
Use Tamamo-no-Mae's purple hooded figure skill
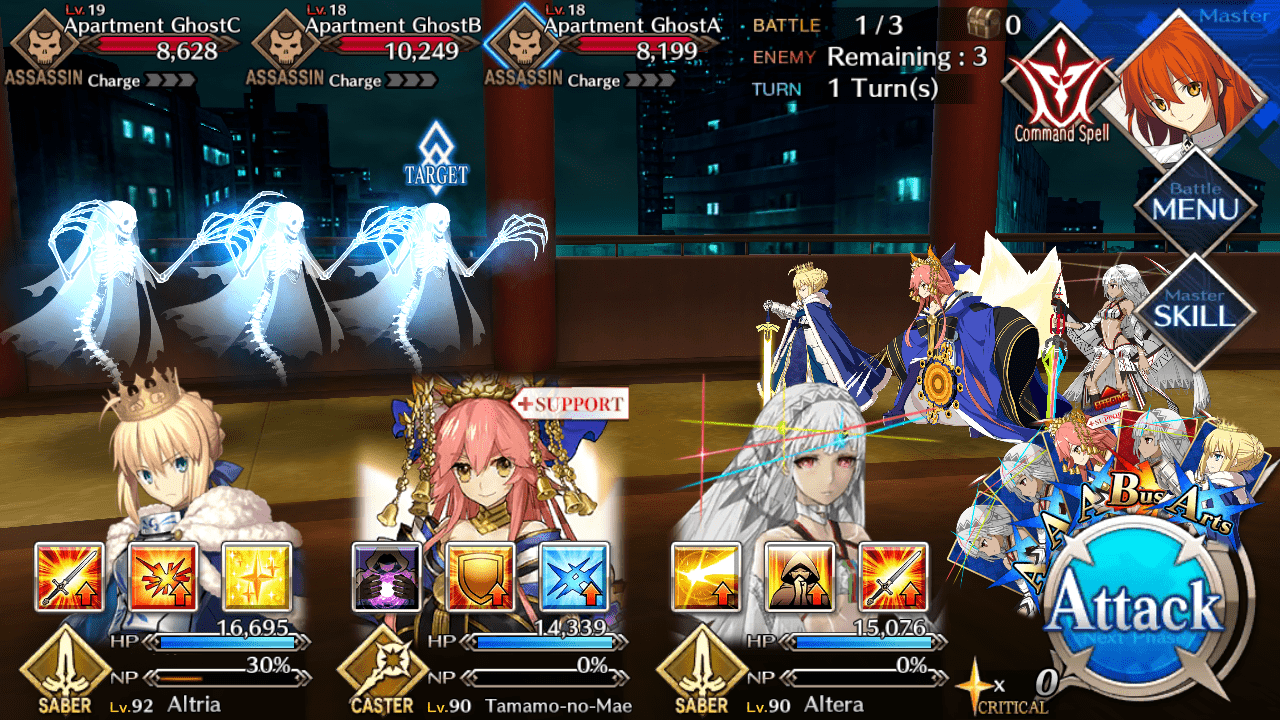(387, 577)
